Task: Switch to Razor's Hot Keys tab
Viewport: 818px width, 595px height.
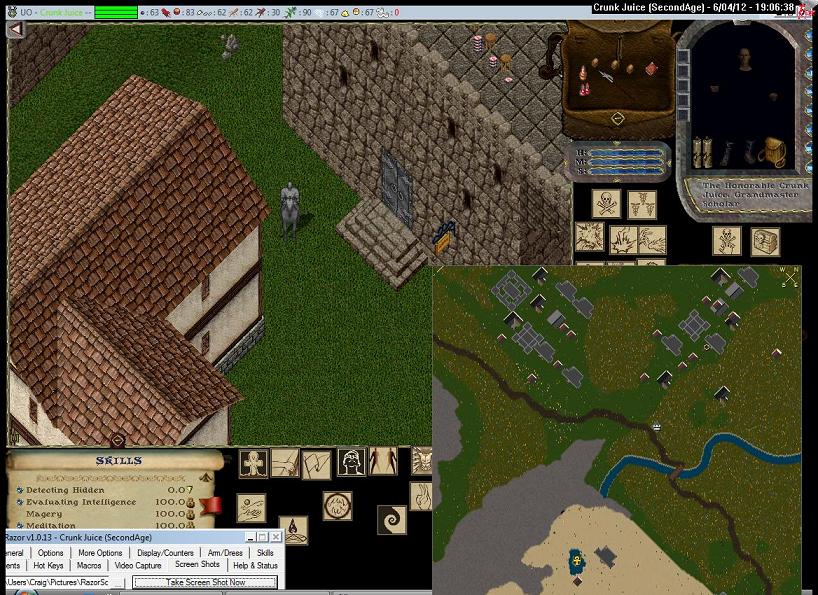Action: [x=48, y=566]
